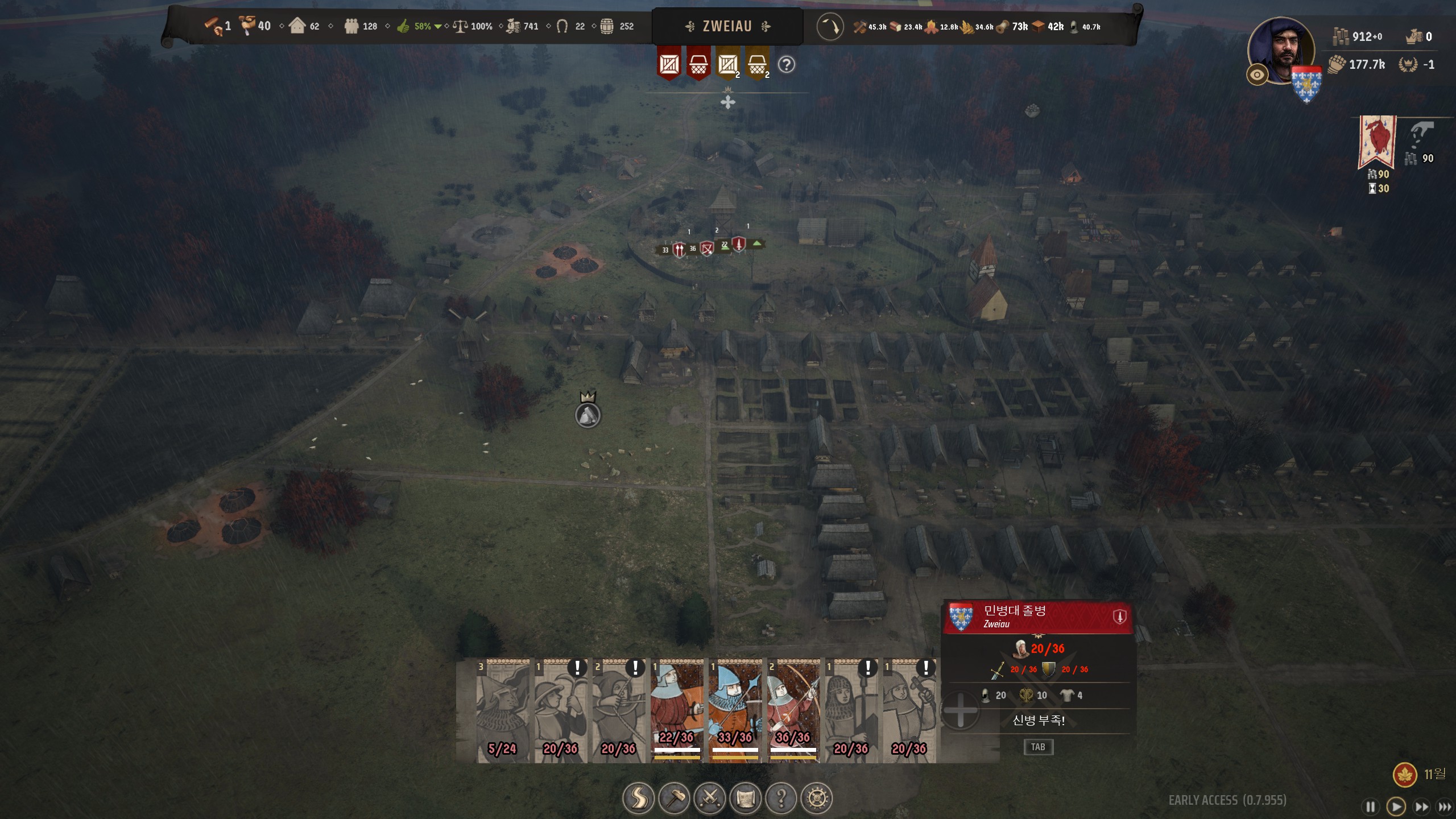1456x819 pixels.
Task: Set game speed to normal play
Action: point(1396,806)
